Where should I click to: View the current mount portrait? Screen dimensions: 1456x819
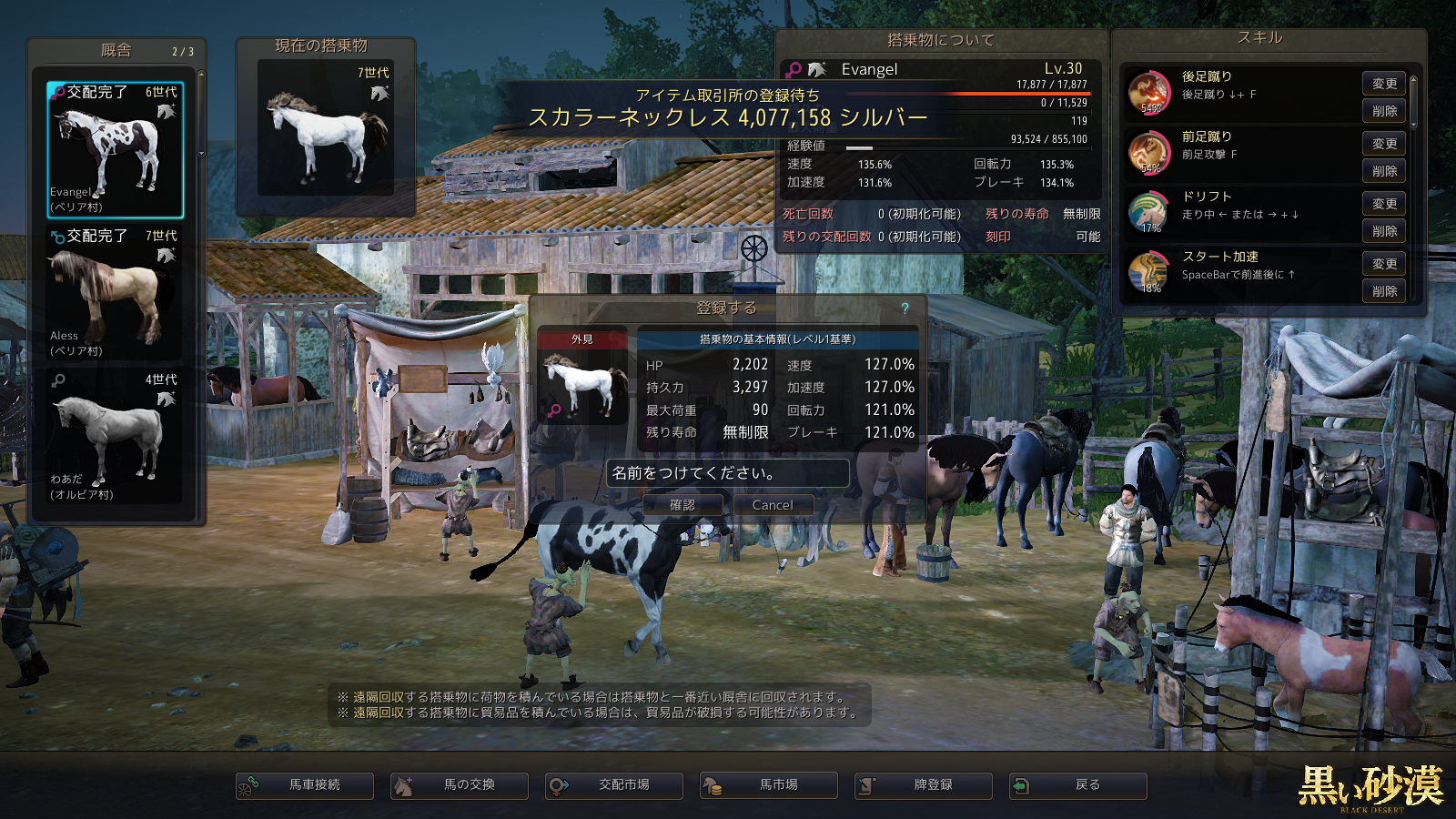(326, 129)
